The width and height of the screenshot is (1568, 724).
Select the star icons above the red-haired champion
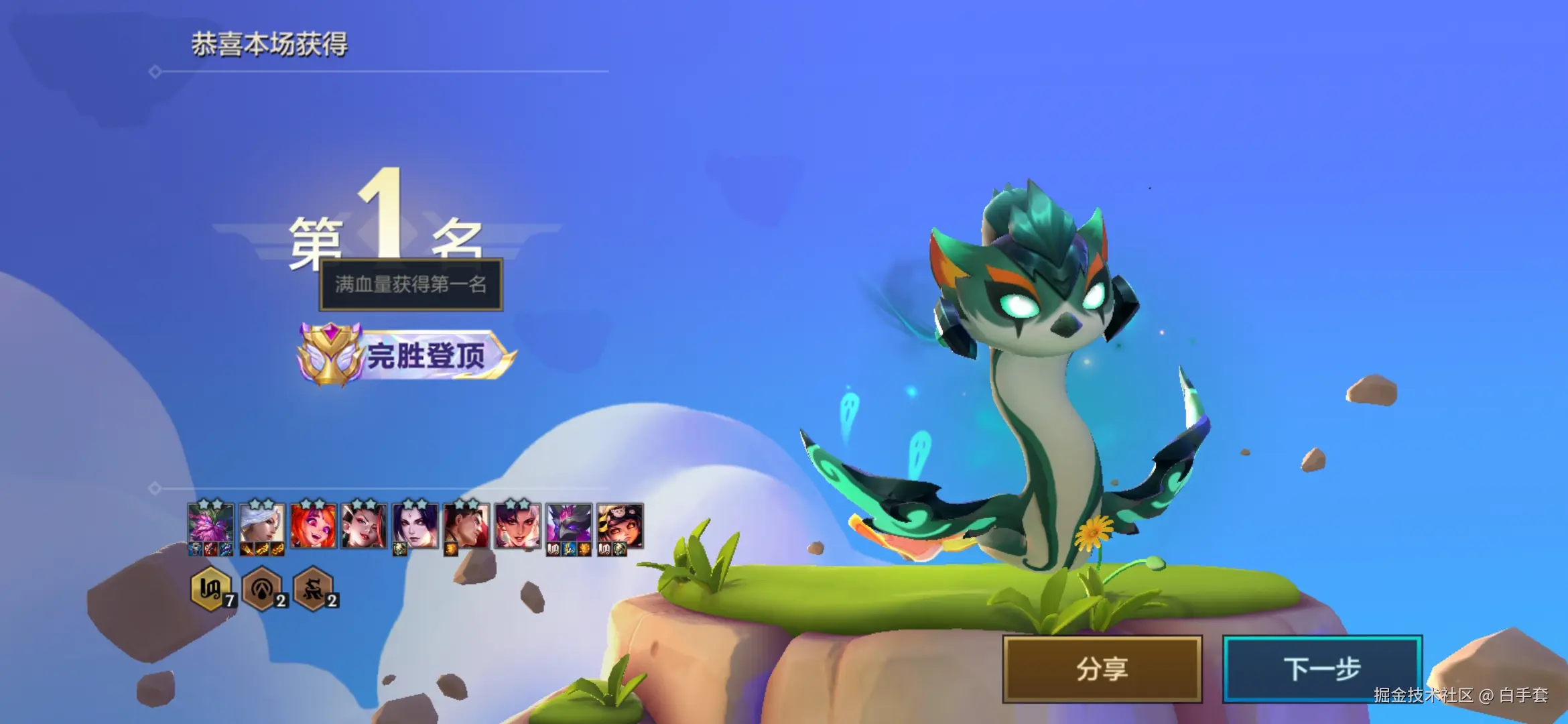[312, 502]
